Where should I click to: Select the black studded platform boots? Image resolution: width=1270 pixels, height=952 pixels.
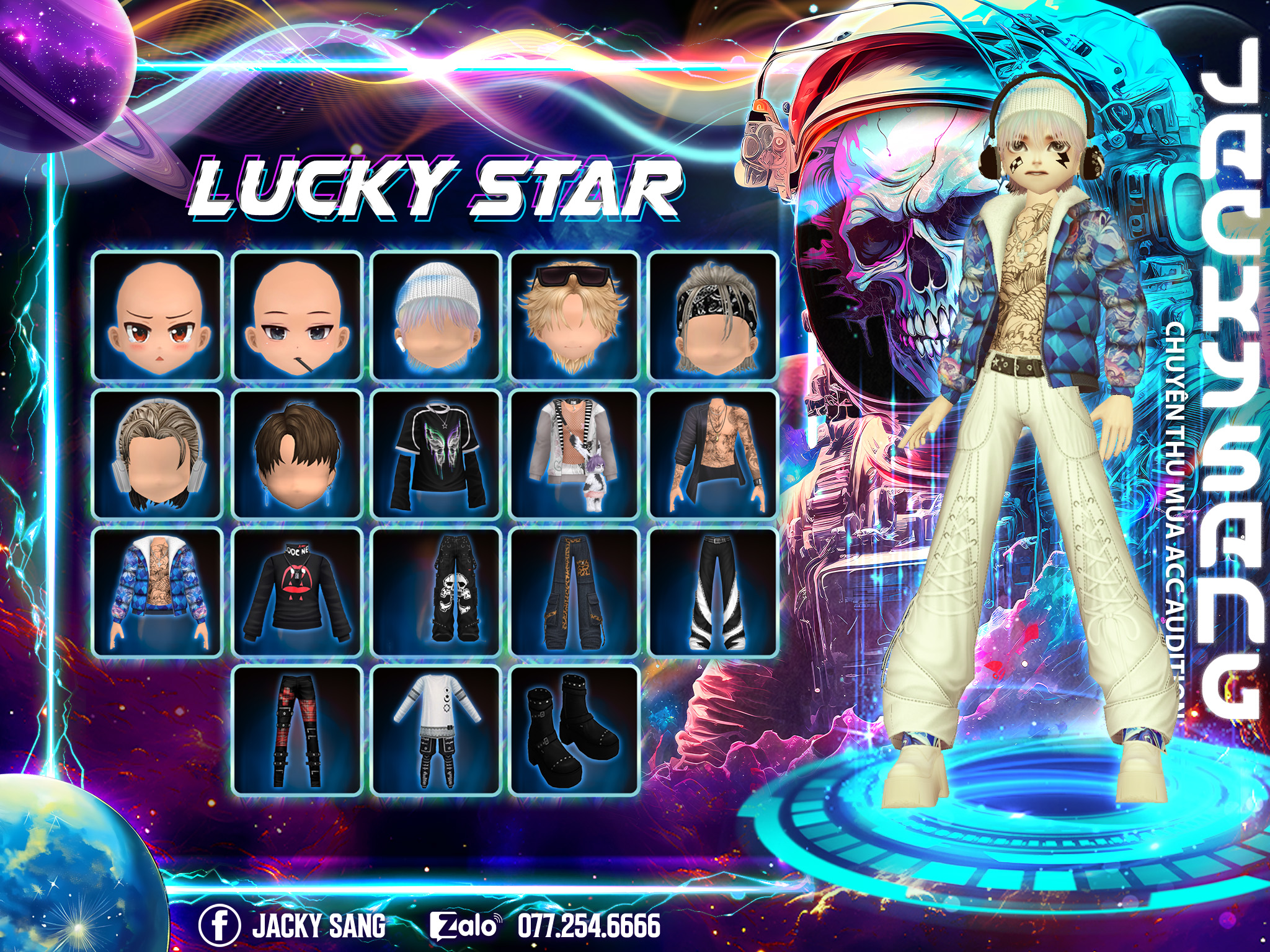pos(575,731)
